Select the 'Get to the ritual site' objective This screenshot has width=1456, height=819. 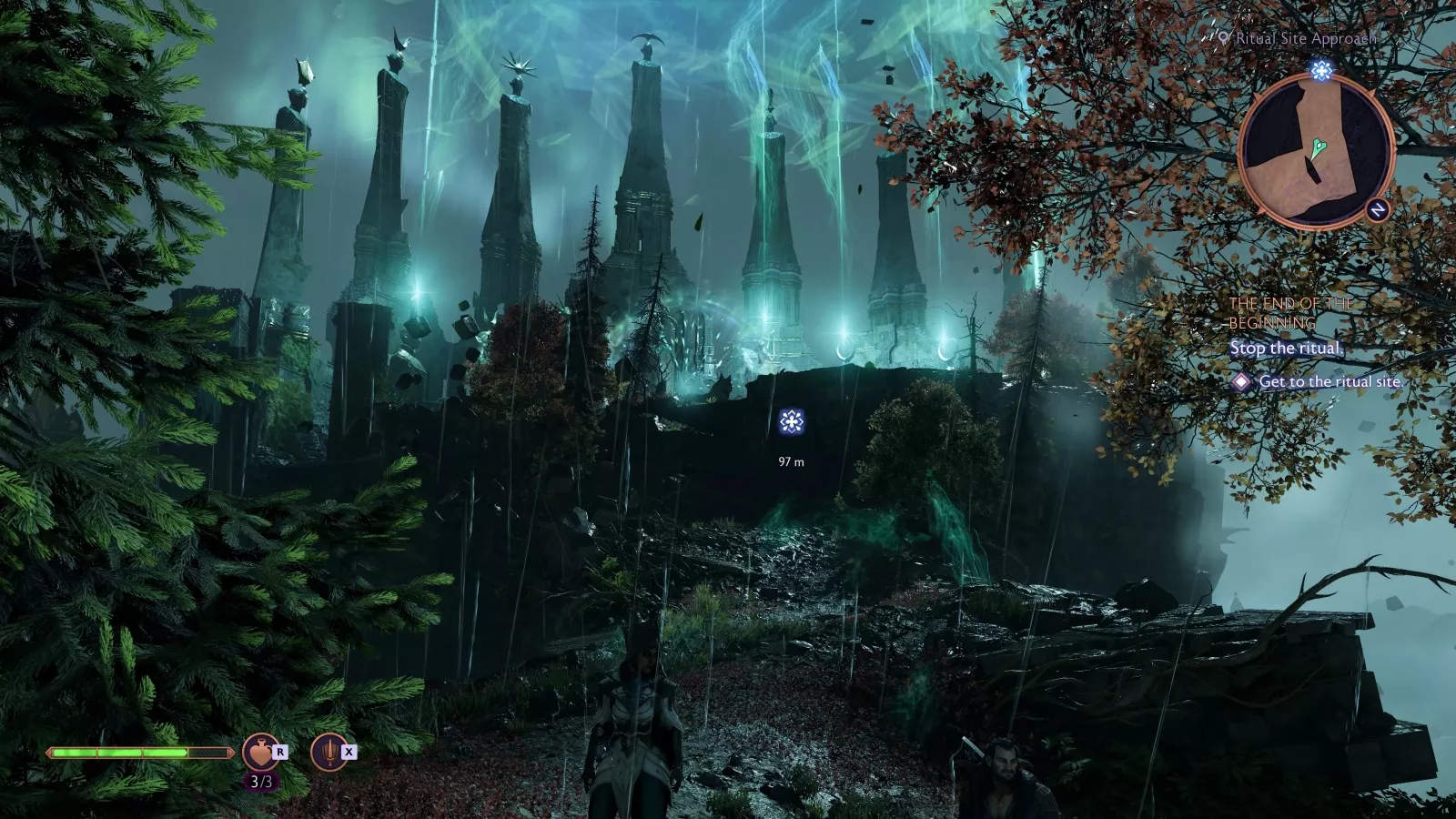click(1329, 382)
